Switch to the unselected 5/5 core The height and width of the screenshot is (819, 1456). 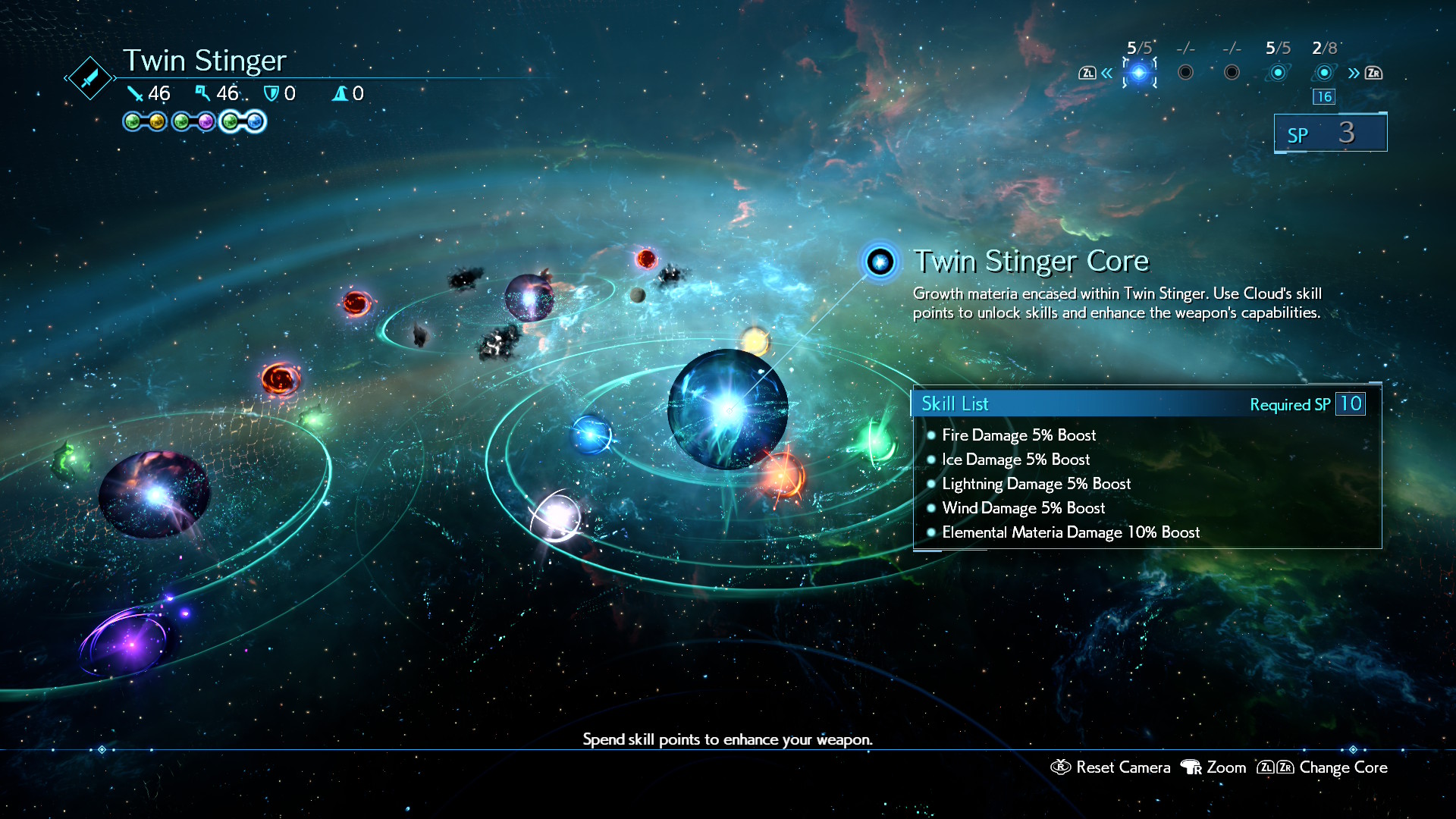coord(1278,73)
